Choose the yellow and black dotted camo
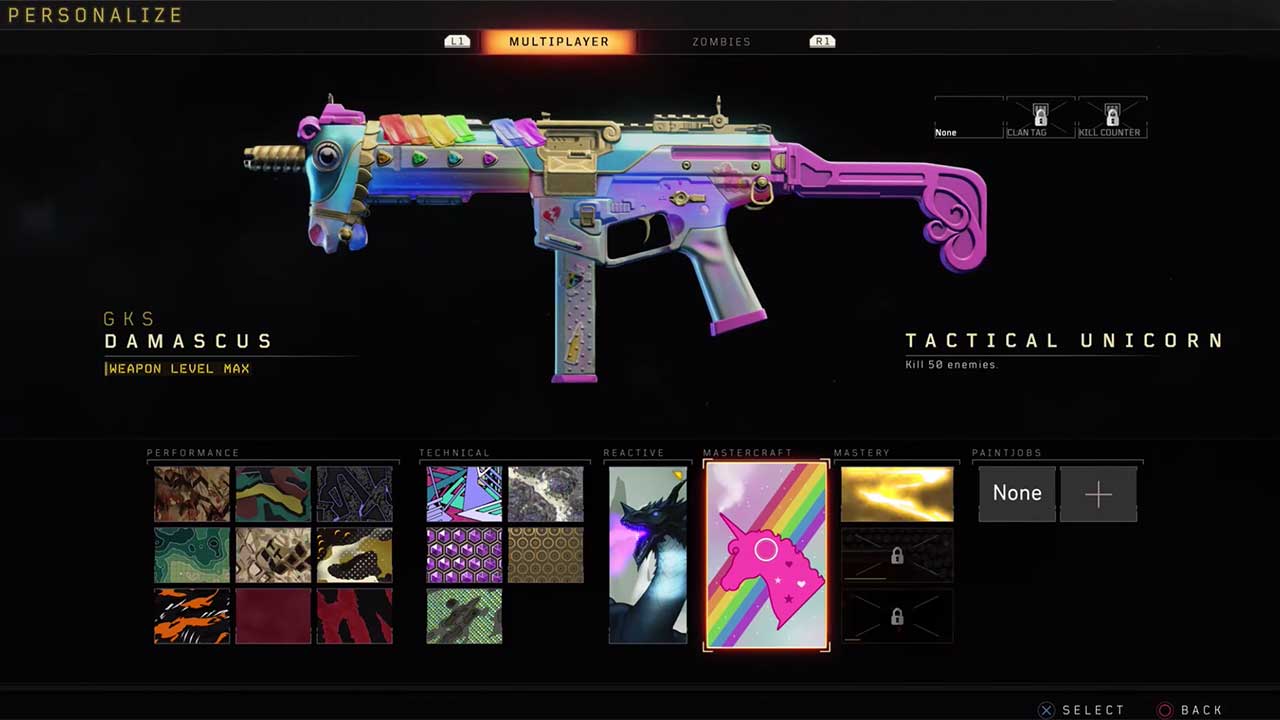The height and width of the screenshot is (720, 1280). click(354, 555)
